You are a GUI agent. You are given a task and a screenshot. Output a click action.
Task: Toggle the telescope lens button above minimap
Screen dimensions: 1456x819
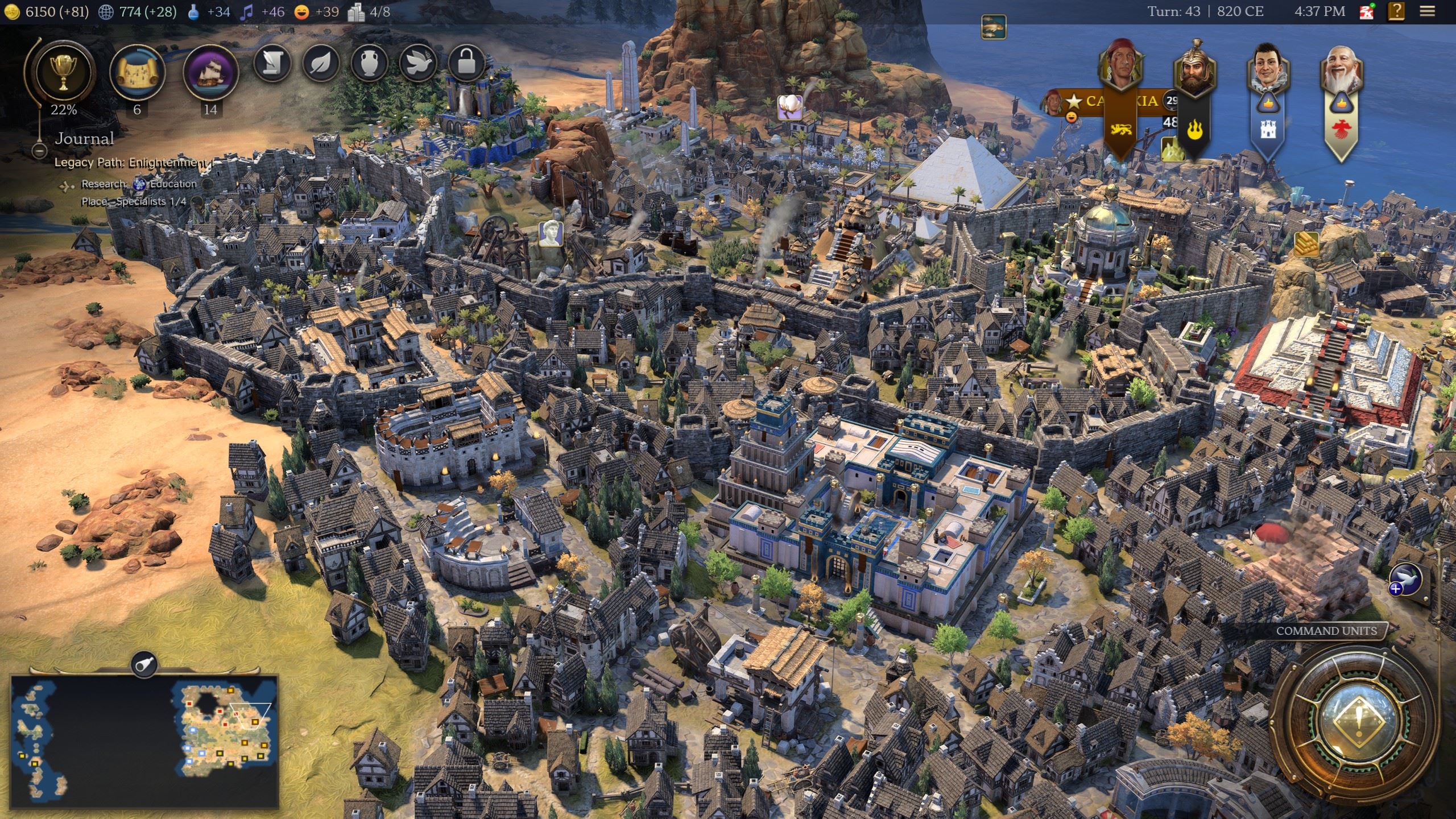(144, 663)
